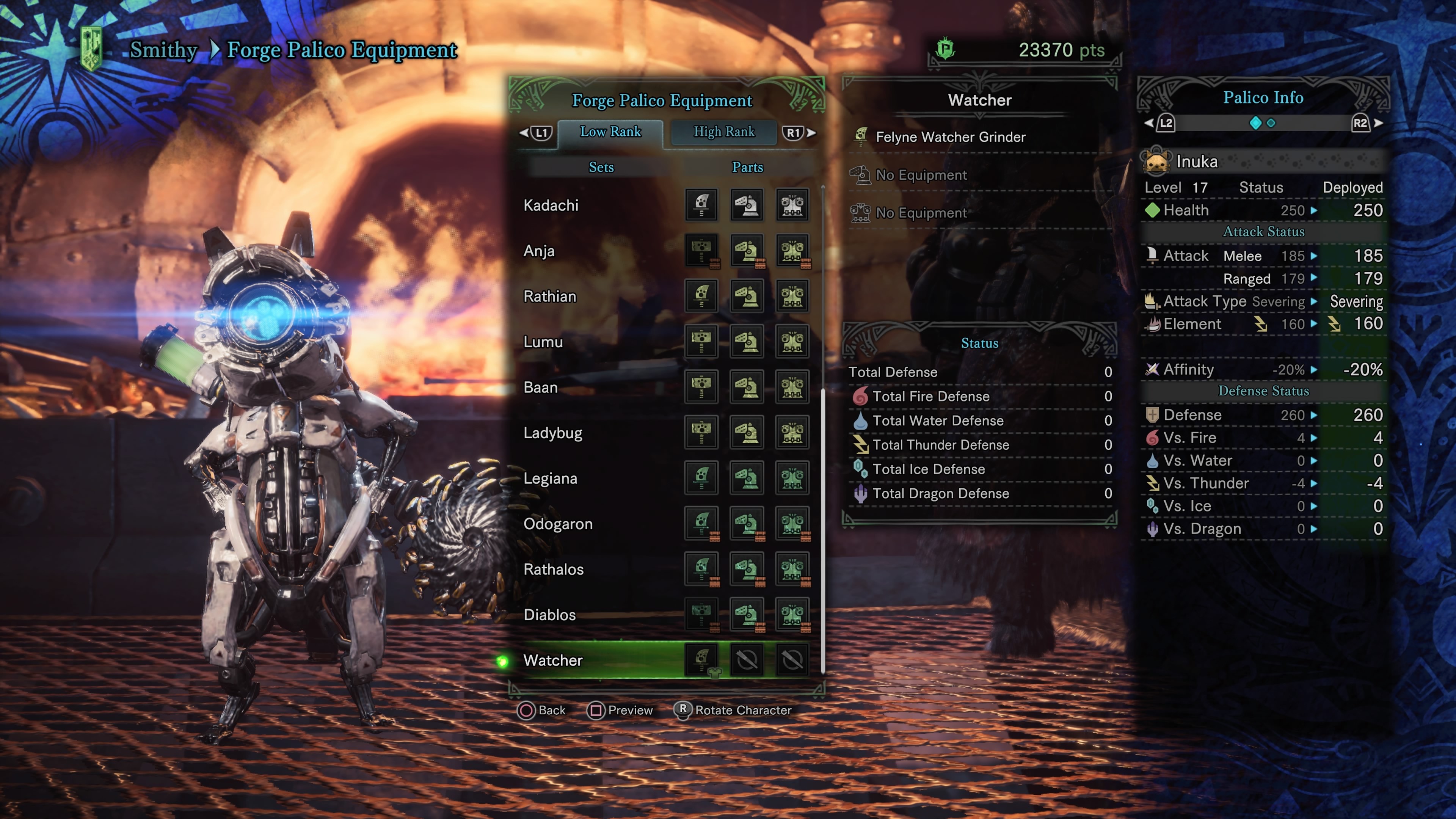
Task: Click the Felyne Watcher Grinder weapon icon
Action: pos(861,137)
